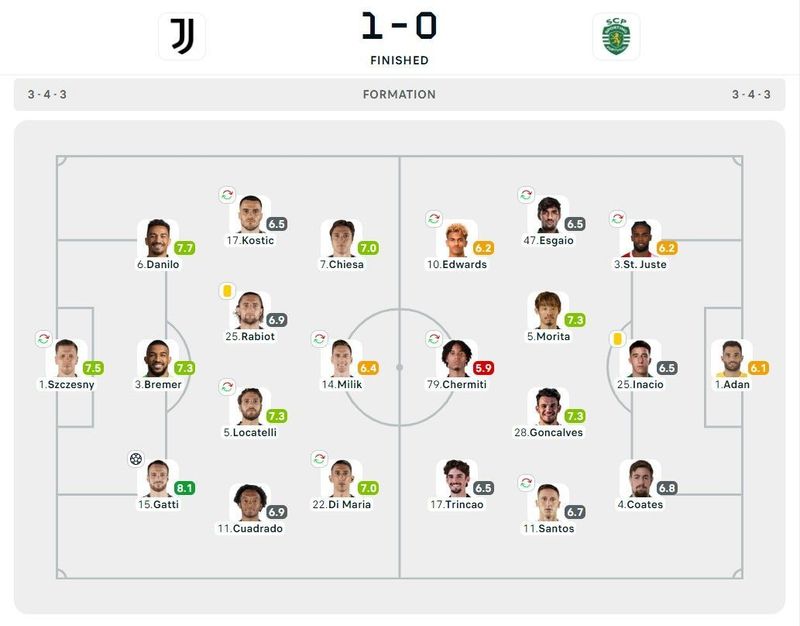Show Cuadrado's player profile
Screen dimensions: 800x626
click(249, 502)
